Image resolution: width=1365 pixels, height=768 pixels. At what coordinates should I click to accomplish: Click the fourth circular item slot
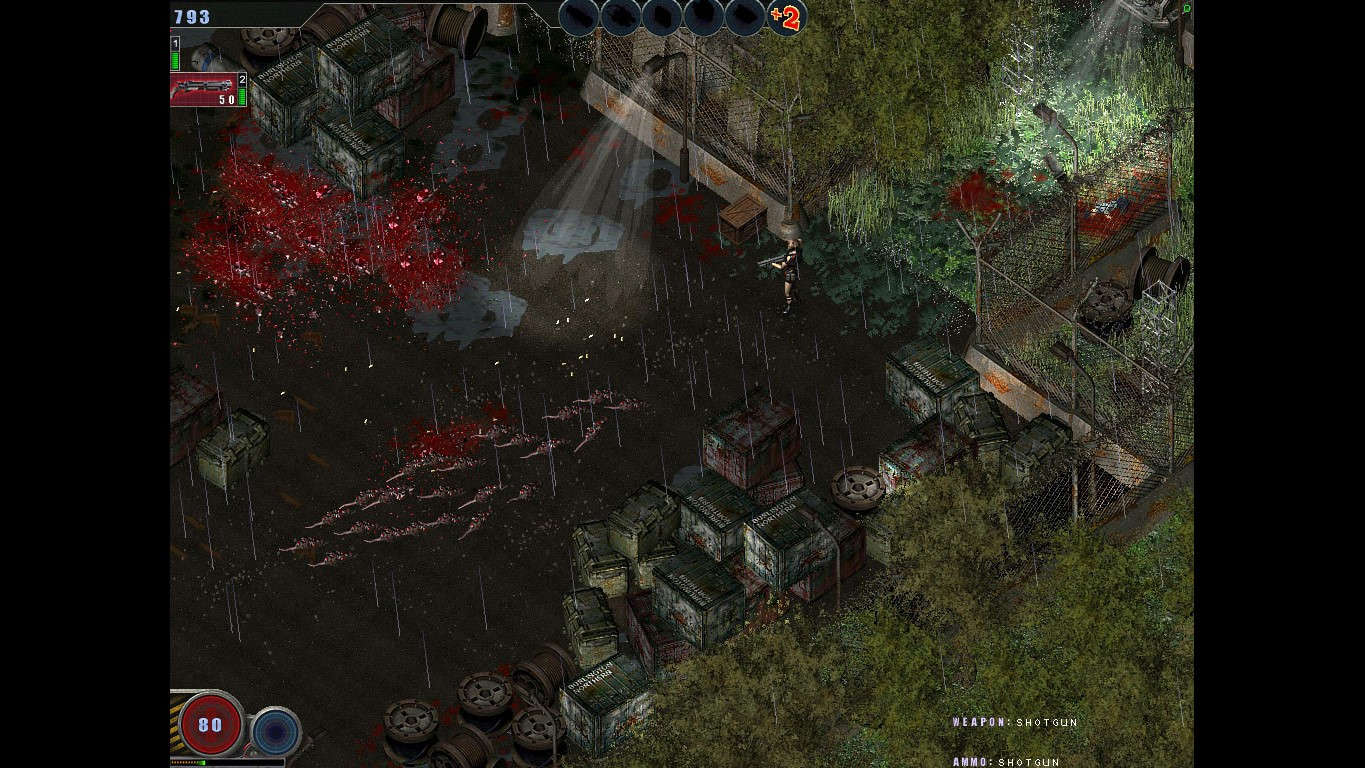point(703,17)
